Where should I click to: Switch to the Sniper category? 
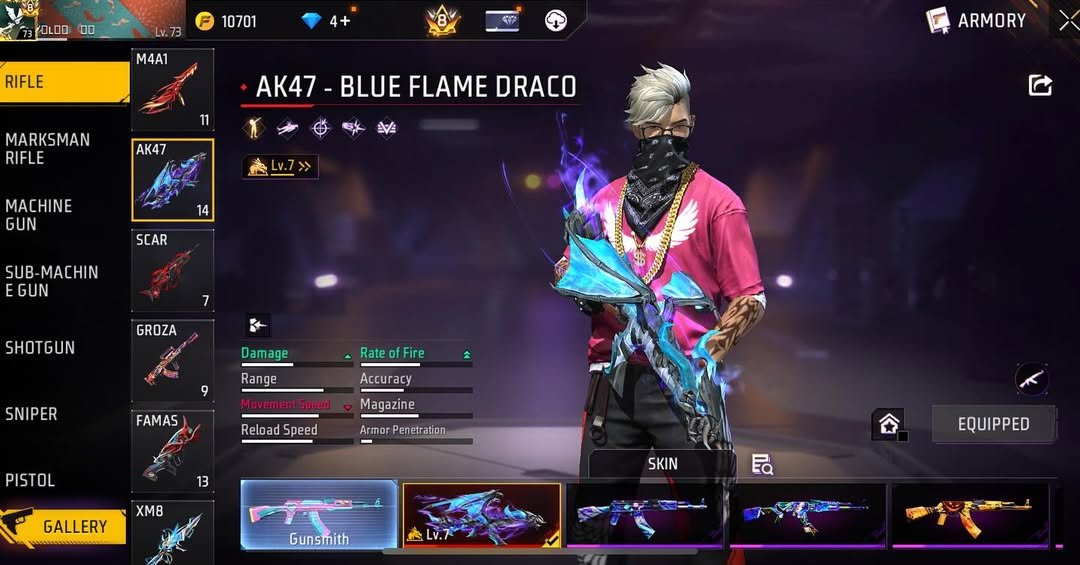[x=60, y=414]
